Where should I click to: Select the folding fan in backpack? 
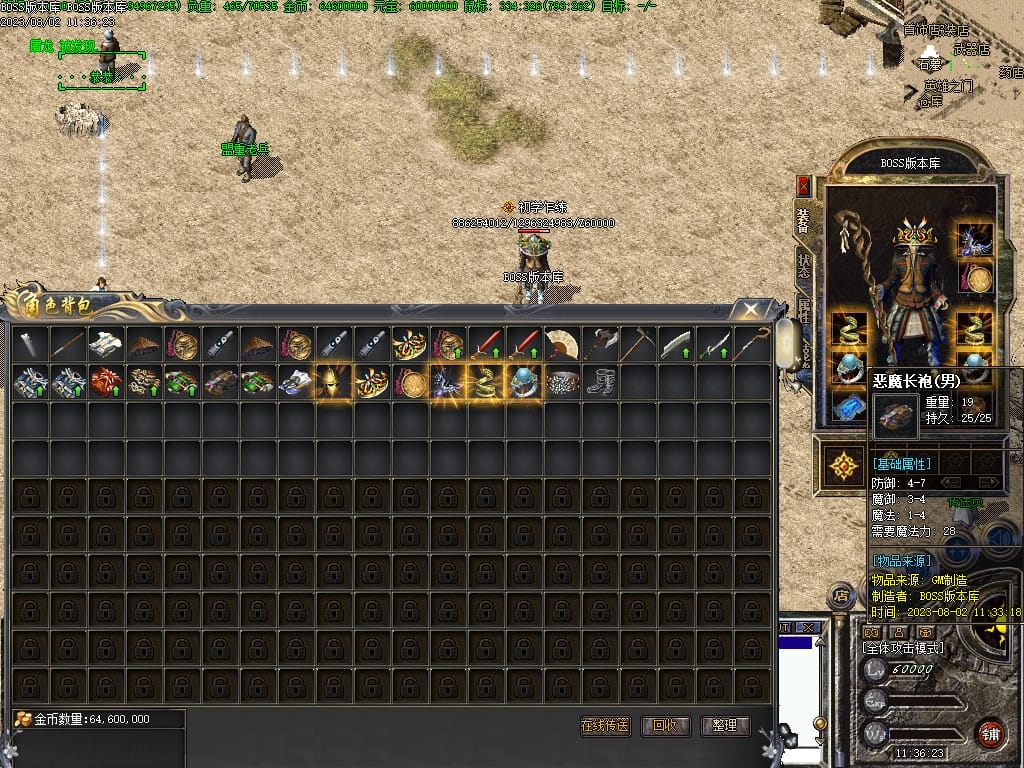click(x=562, y=345)
